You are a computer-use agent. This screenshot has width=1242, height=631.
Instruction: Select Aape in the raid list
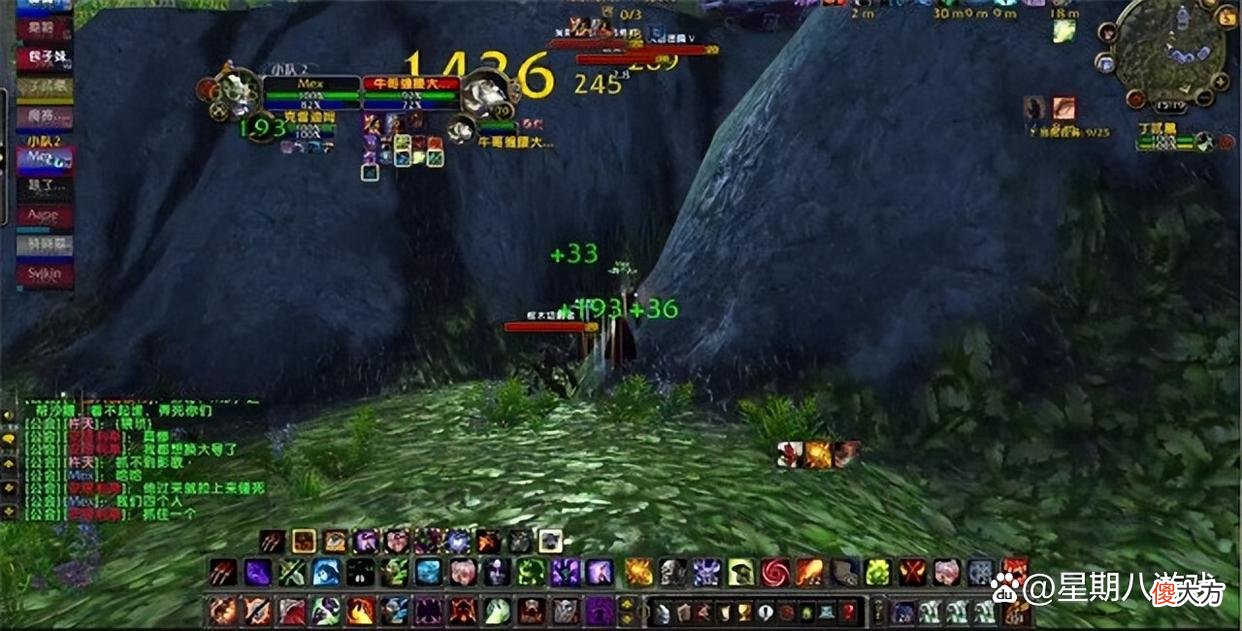pyautogui.click(x=44, y=216)
